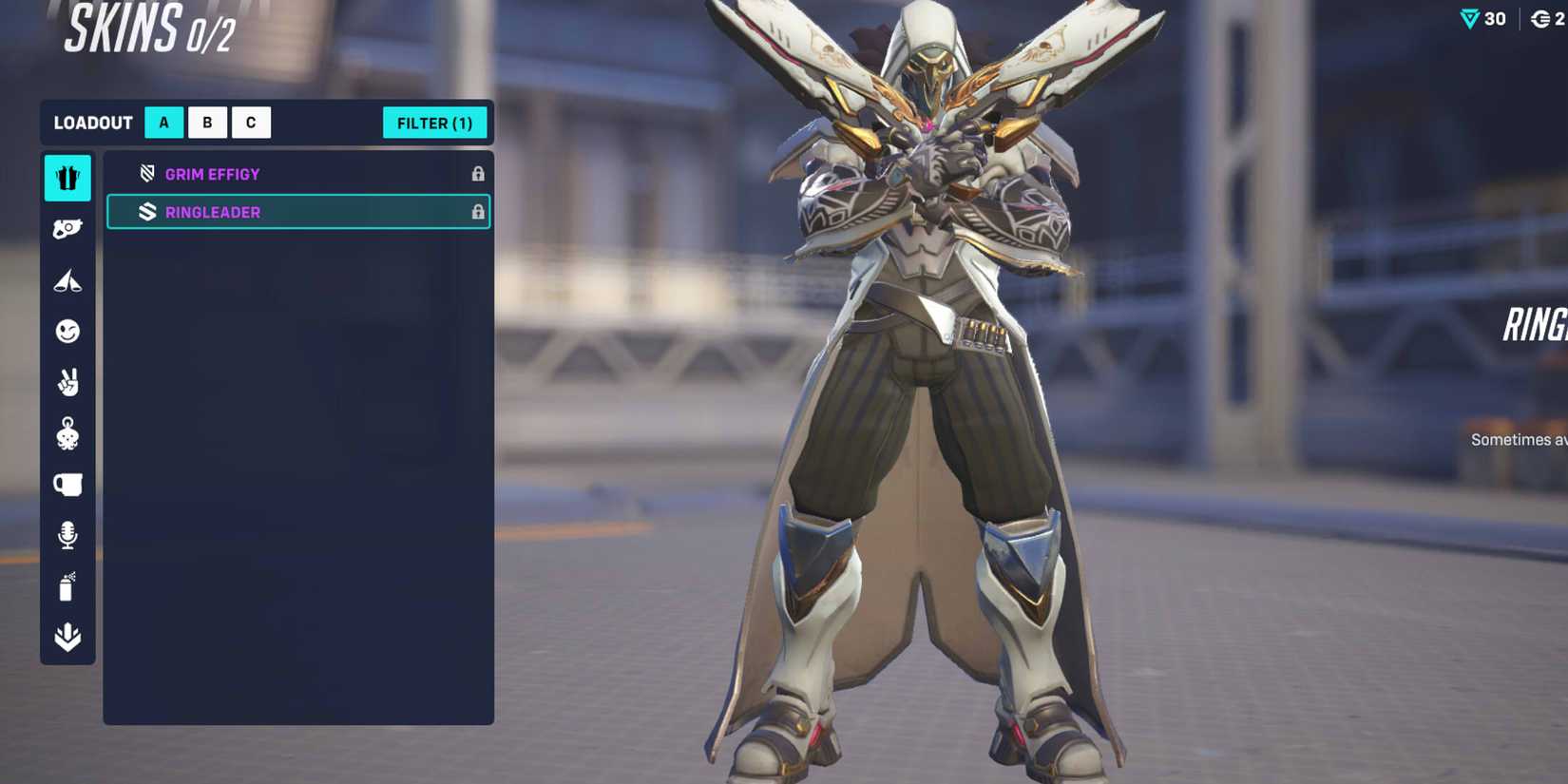The height and width of the screenshot is (784, 1568).
Task: Click the Overwatch Coins icon at top right
Action: click(1540, 18)
